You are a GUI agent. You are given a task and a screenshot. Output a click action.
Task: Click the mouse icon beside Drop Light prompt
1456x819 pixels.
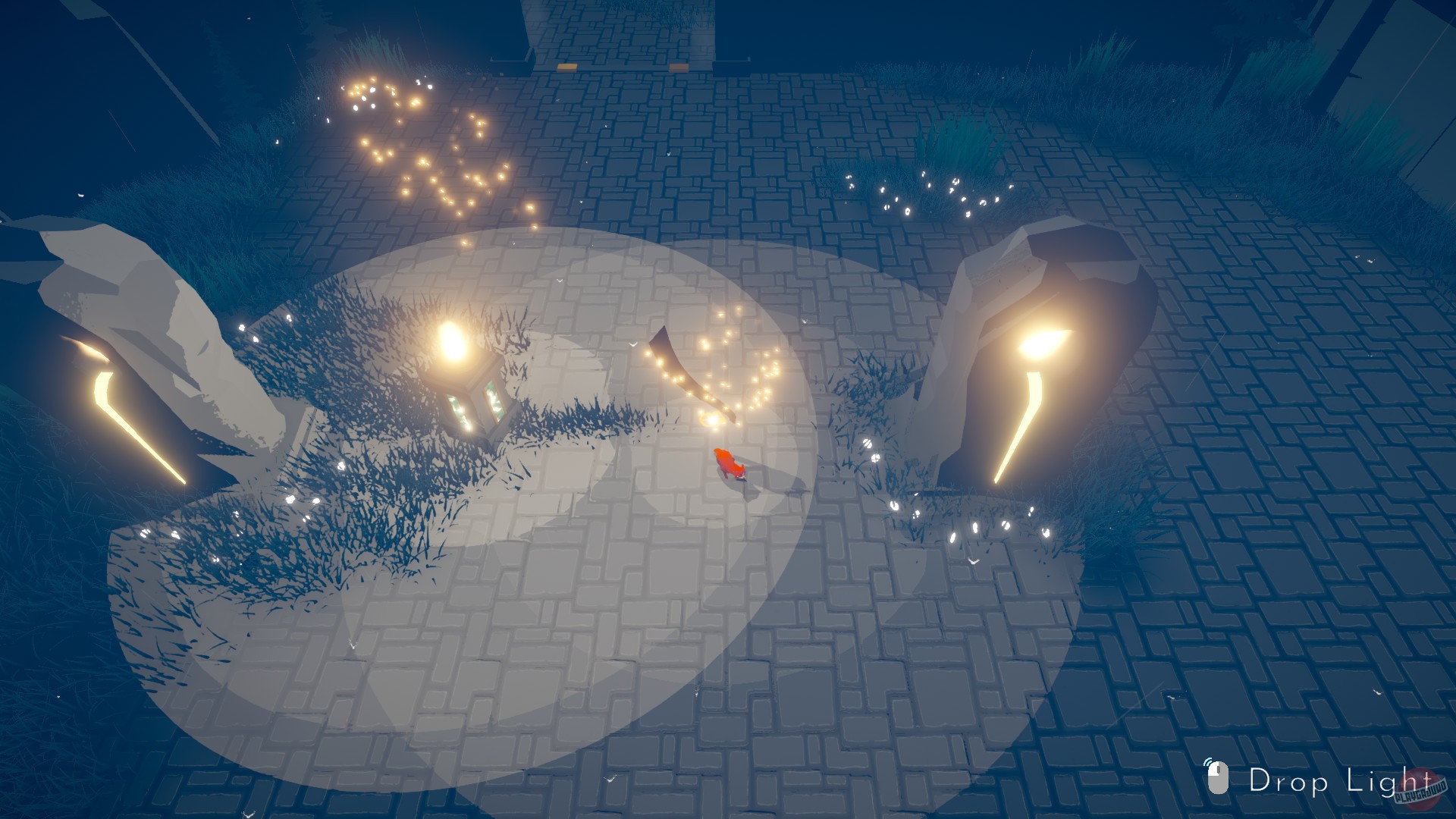pyautogui.click(x=1218, y=777)
